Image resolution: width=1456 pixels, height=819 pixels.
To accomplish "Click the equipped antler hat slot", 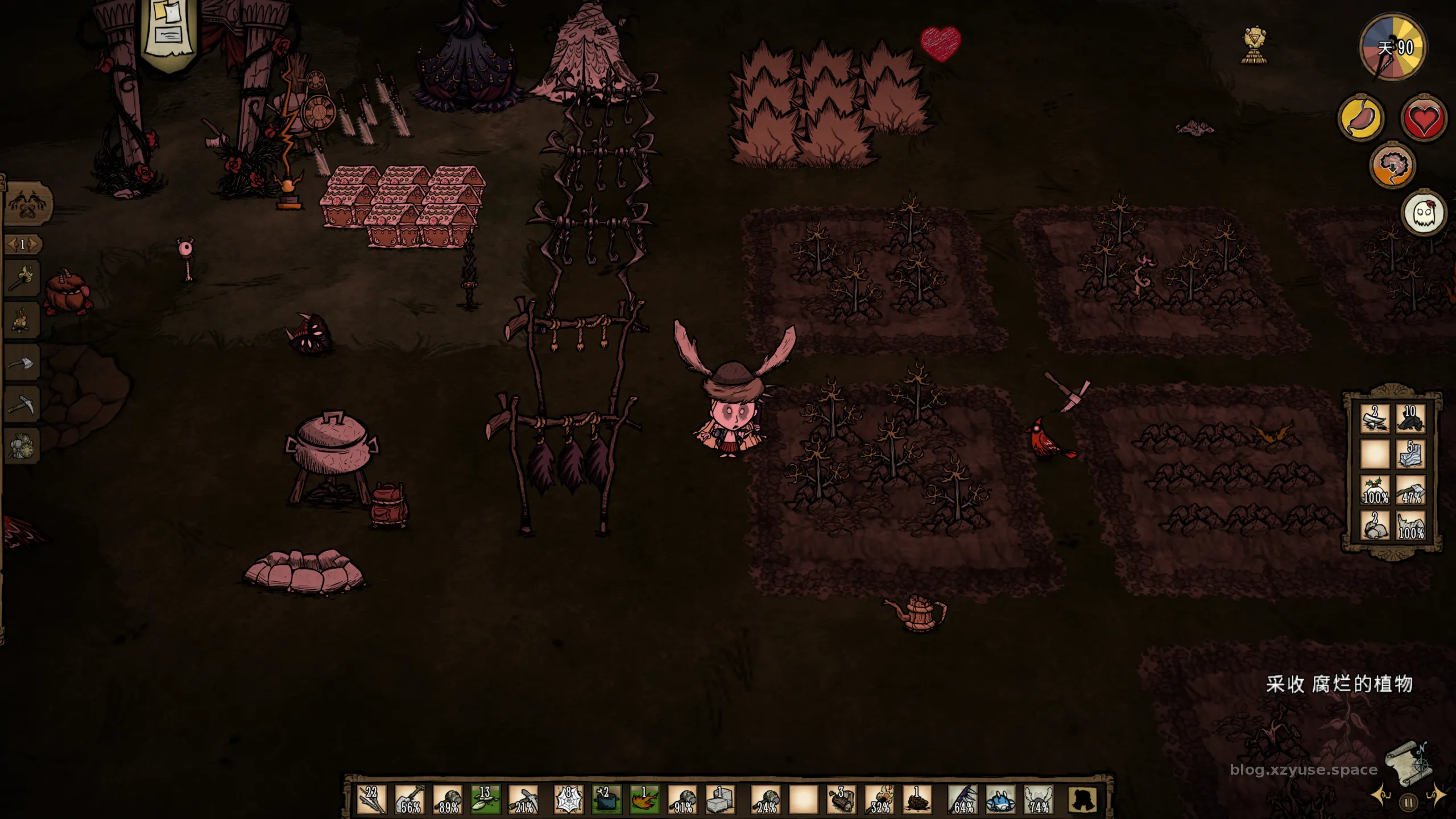I will click(1039, 799).
